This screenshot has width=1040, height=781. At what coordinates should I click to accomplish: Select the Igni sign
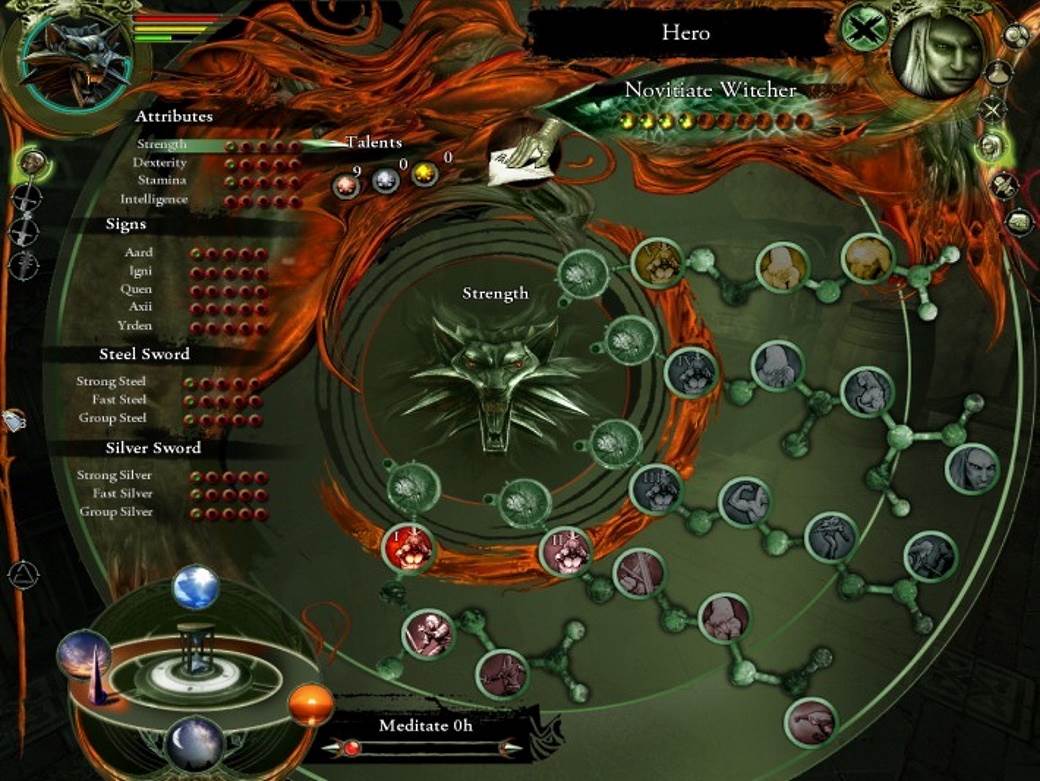pos(139,272)
